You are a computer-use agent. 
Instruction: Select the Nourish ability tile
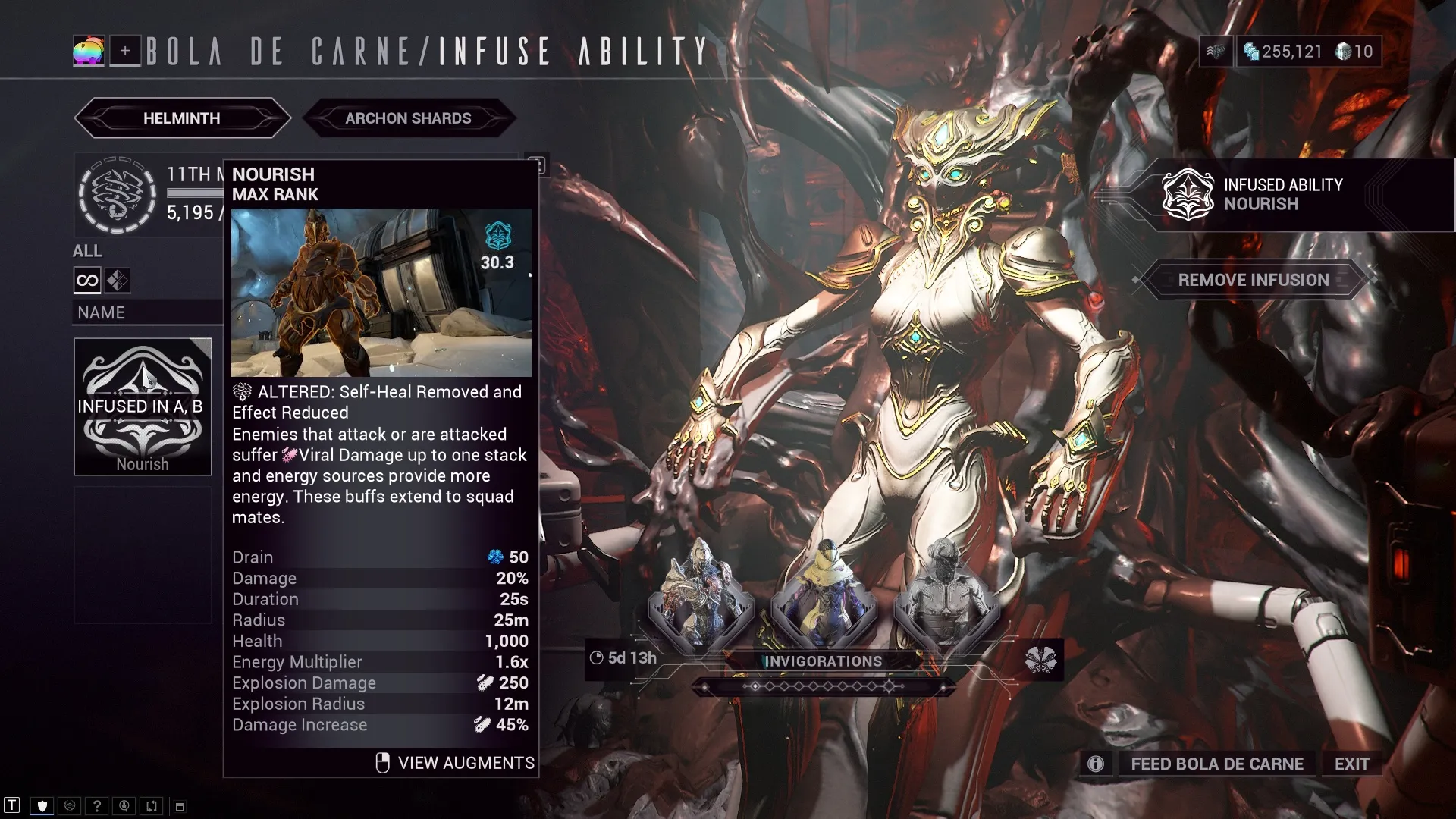[143, 406]
